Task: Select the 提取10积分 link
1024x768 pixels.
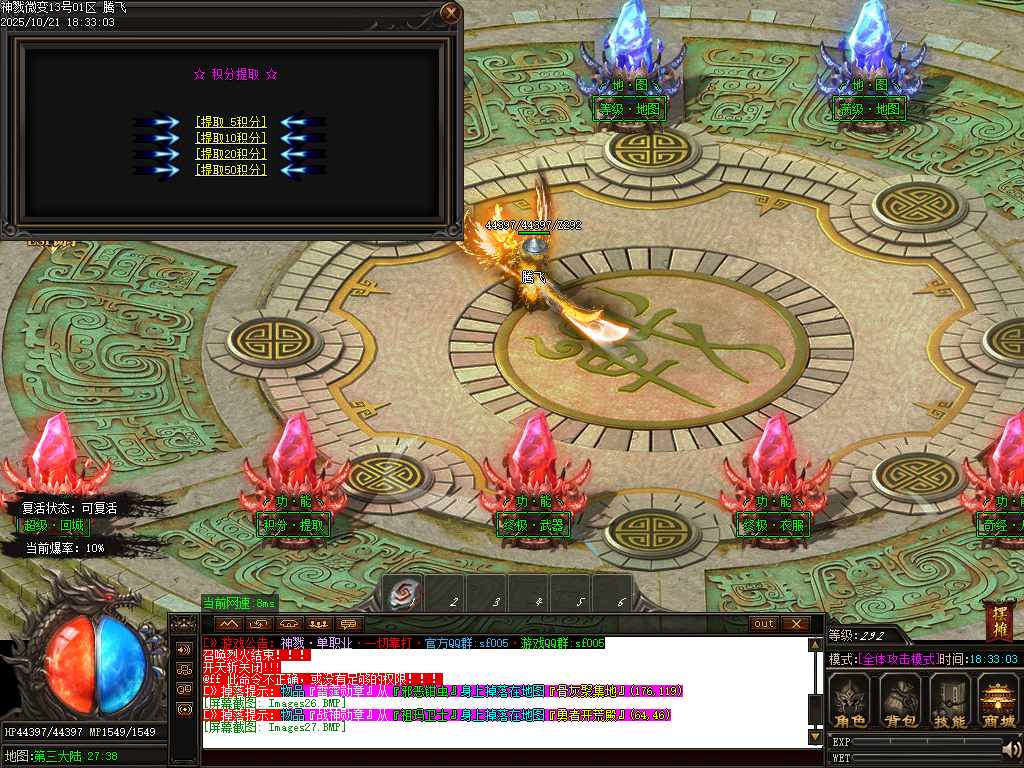Action: [230, 138]
